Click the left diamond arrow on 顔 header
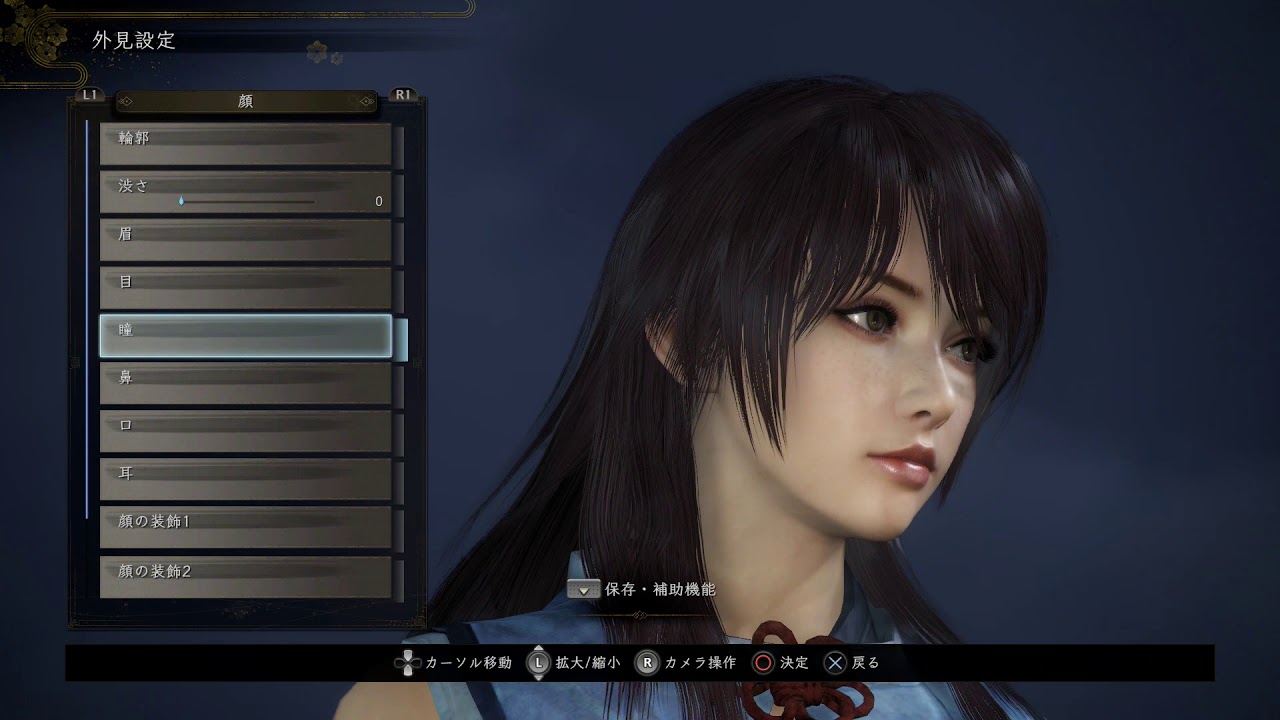This screenshot has height=720, width=1280. 128,101
